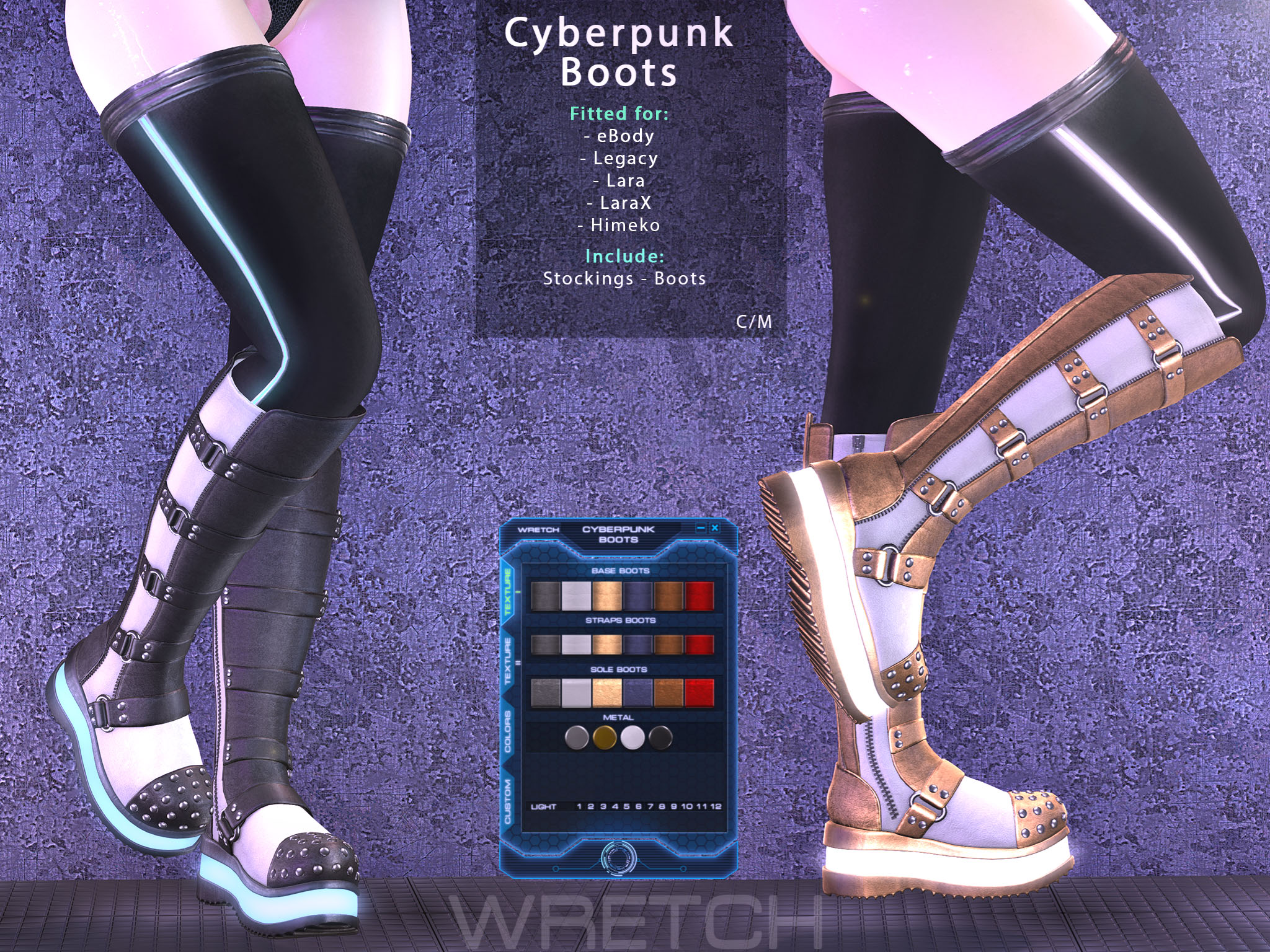Set Light option number 12

click(716, 806)
